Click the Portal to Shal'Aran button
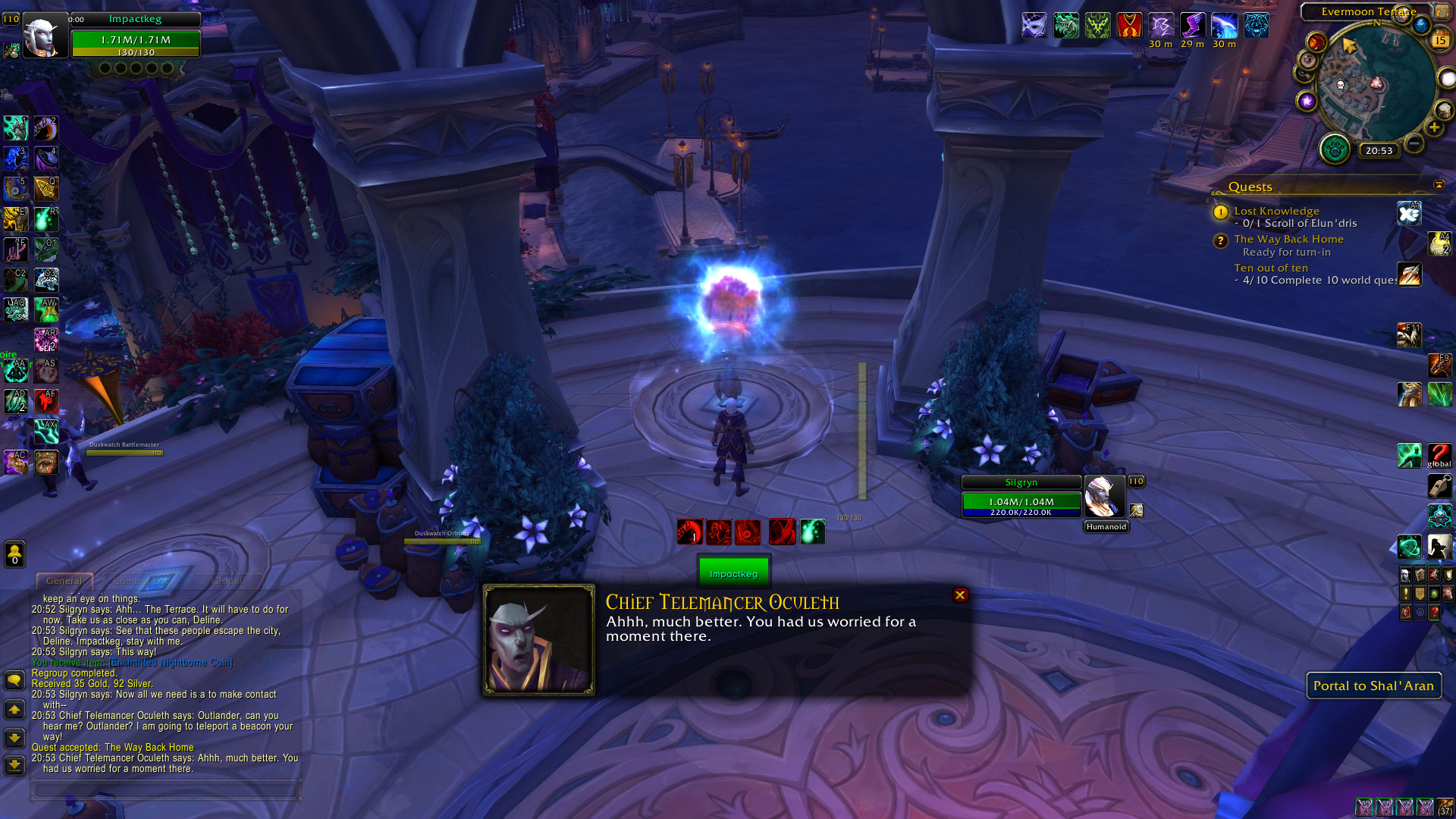 point(1373,686)
